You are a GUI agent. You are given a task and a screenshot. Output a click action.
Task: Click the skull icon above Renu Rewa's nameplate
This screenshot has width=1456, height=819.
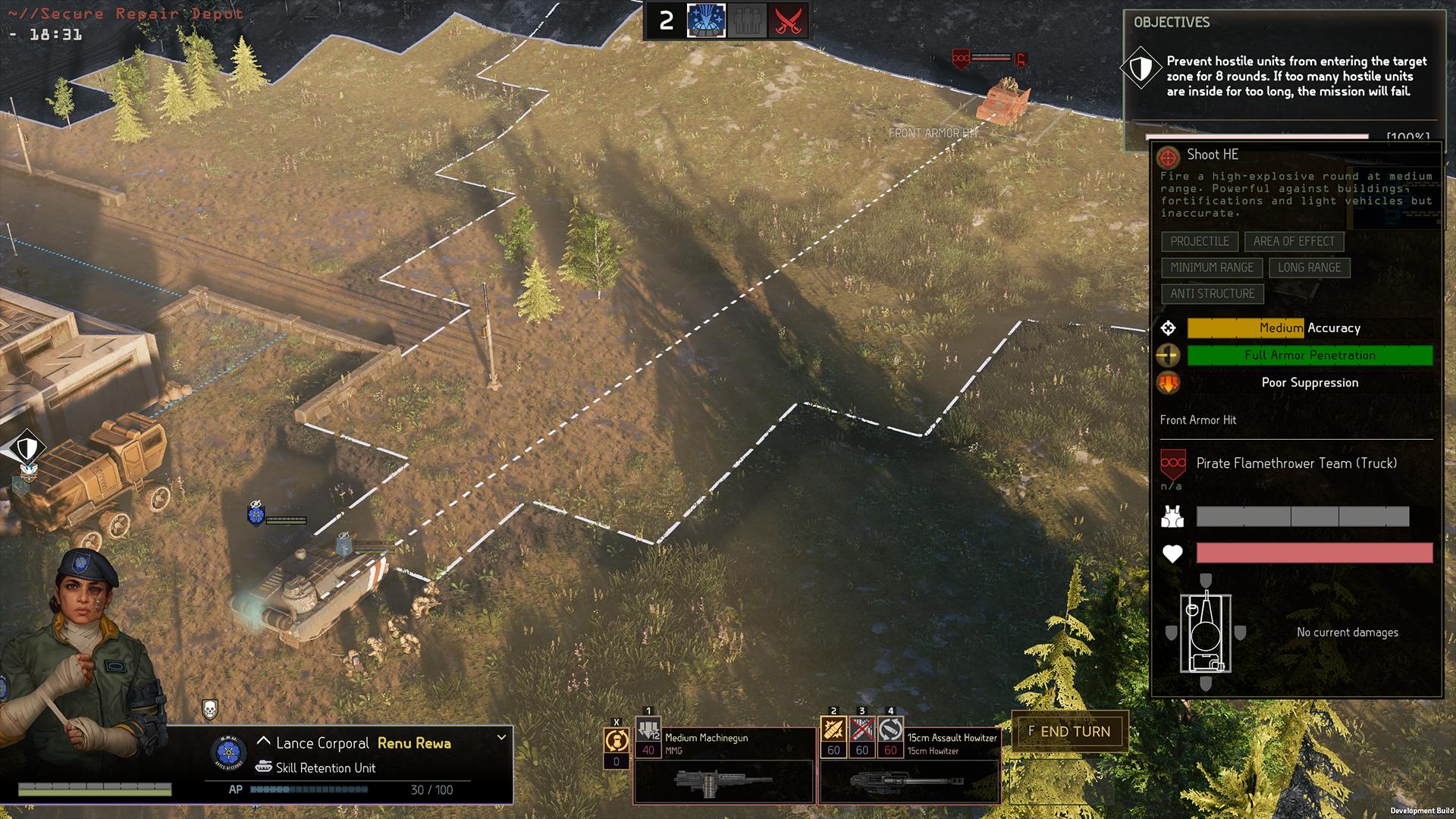pos(212,710)
